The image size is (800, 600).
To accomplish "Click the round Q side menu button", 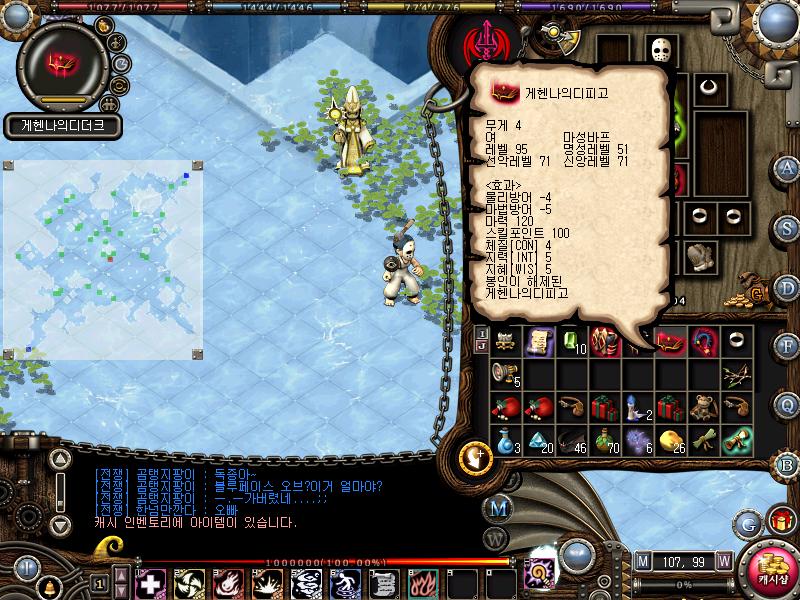I will 787,403.
